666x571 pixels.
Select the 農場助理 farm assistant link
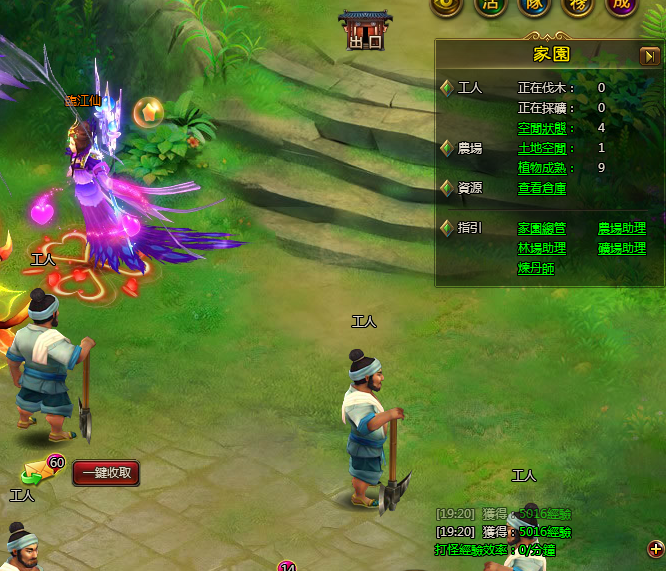pyautogui.click(x=622, y=229)
